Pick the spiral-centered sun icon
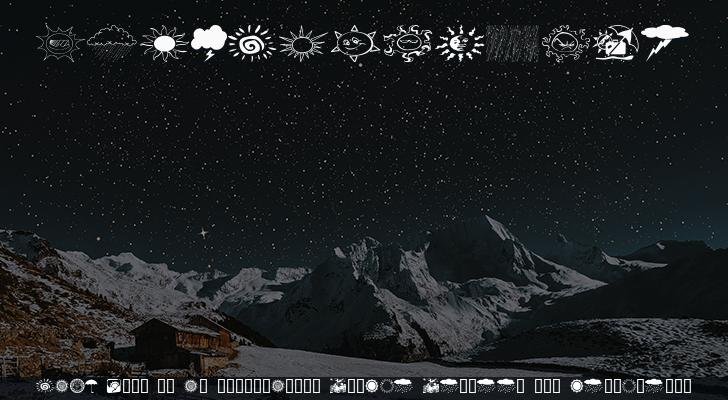Viewport: 728px width, 400px height. (x=251, y=43)
